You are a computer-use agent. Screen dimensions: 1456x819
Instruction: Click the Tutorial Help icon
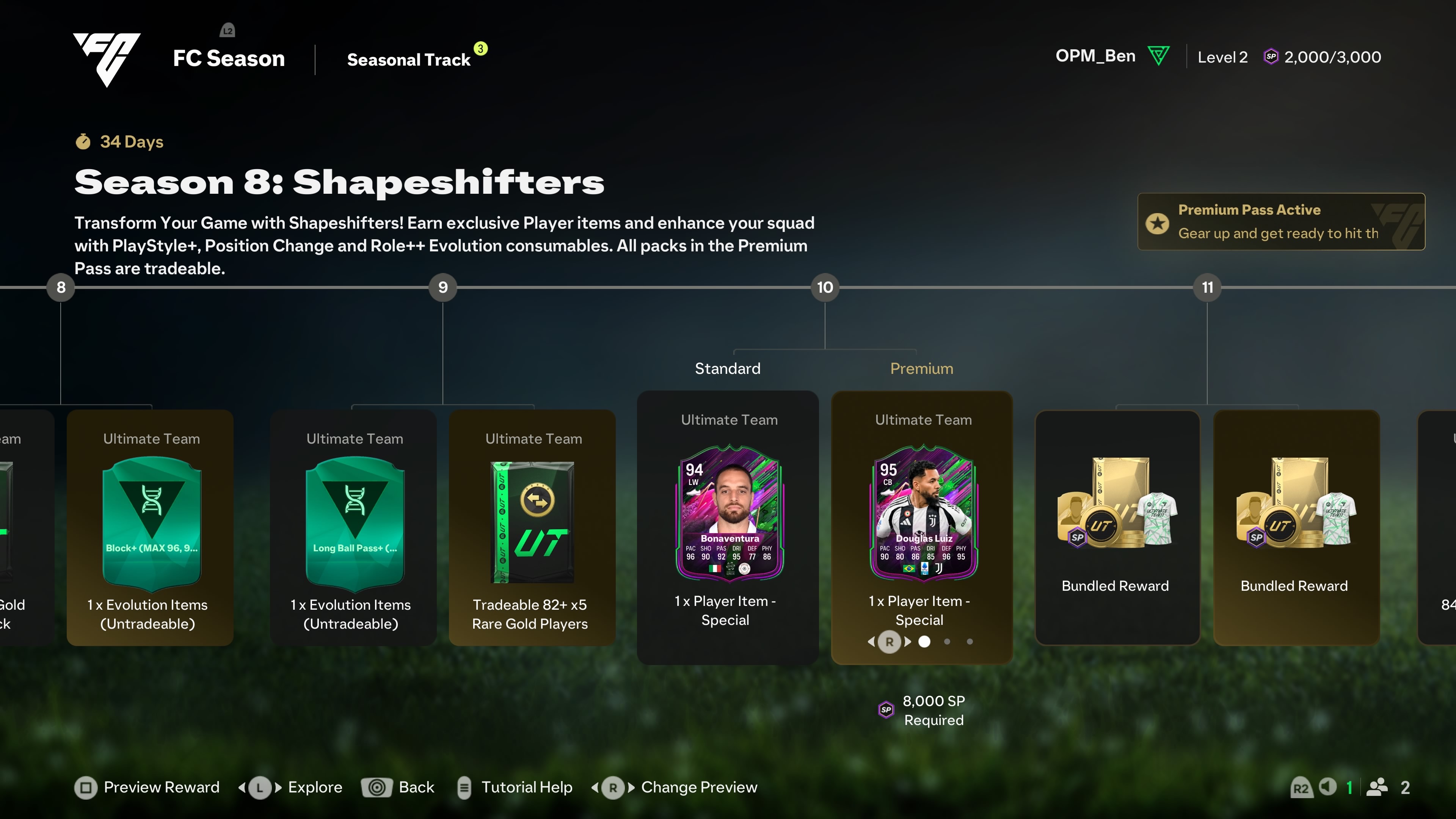[x=464, y=788]
